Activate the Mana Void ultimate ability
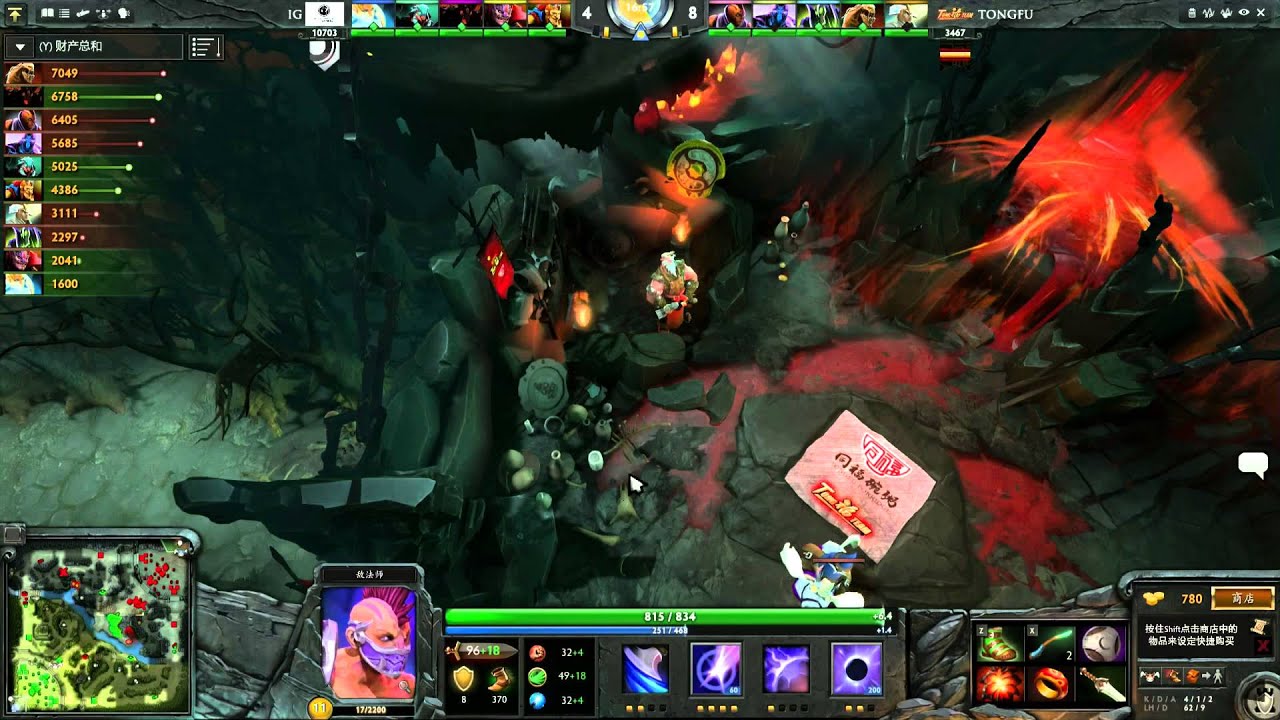This screenshot has height=720, width=1280. point(857,668)
